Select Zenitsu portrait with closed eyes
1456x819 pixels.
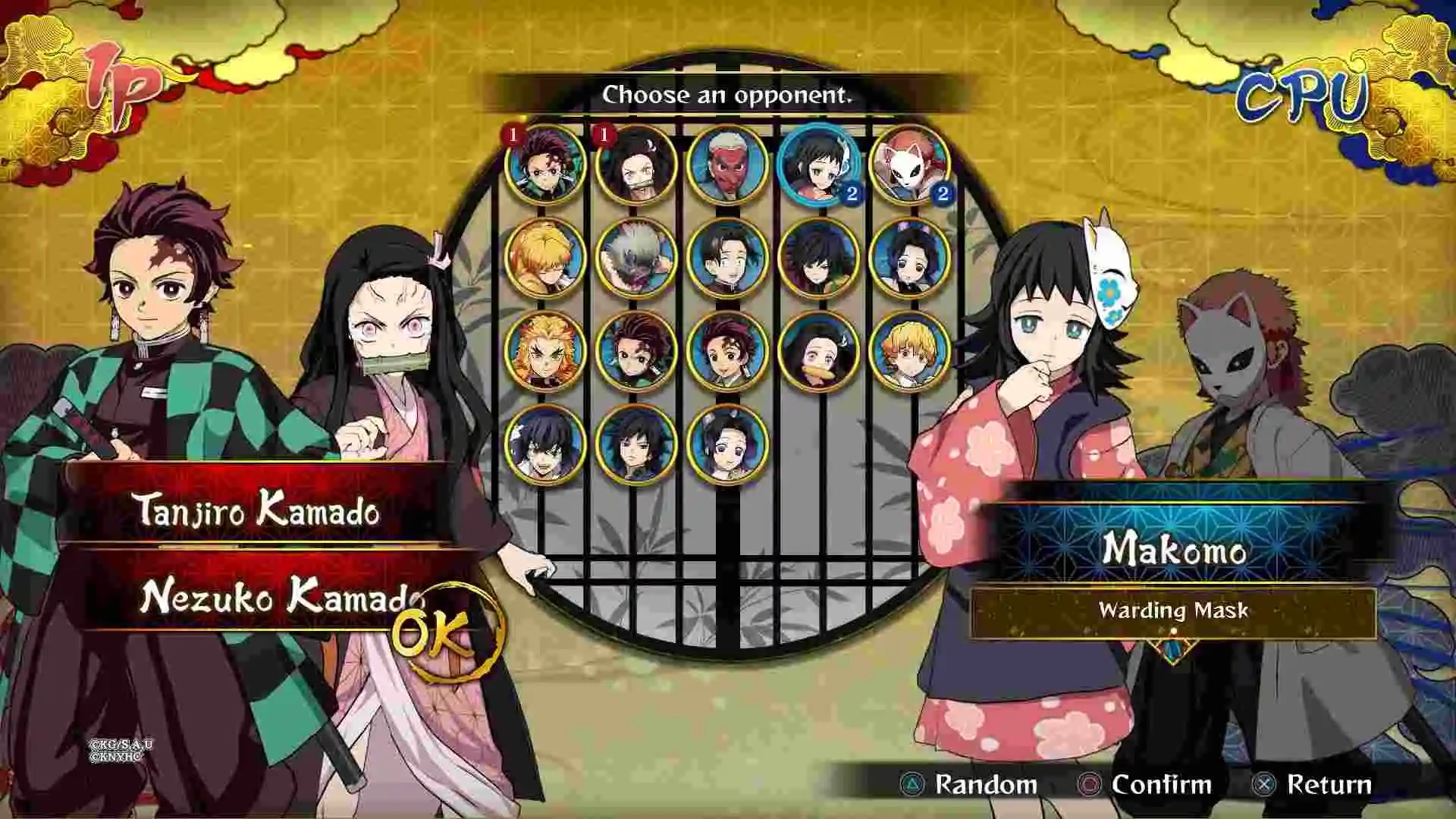[x=545, y=258]
